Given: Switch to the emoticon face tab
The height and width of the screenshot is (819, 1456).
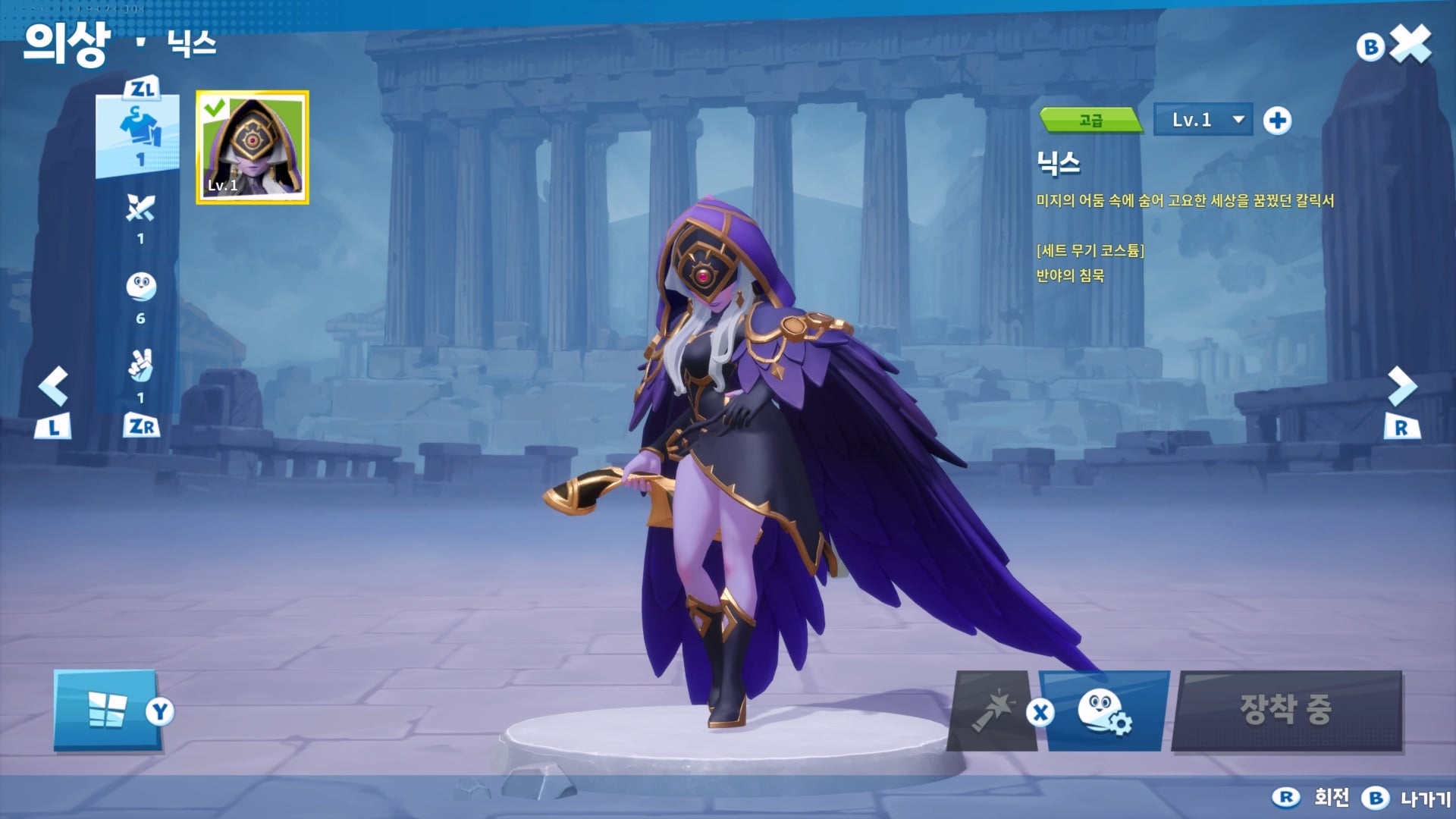Looking at the screenshot, I should click(x=140, y=288).
